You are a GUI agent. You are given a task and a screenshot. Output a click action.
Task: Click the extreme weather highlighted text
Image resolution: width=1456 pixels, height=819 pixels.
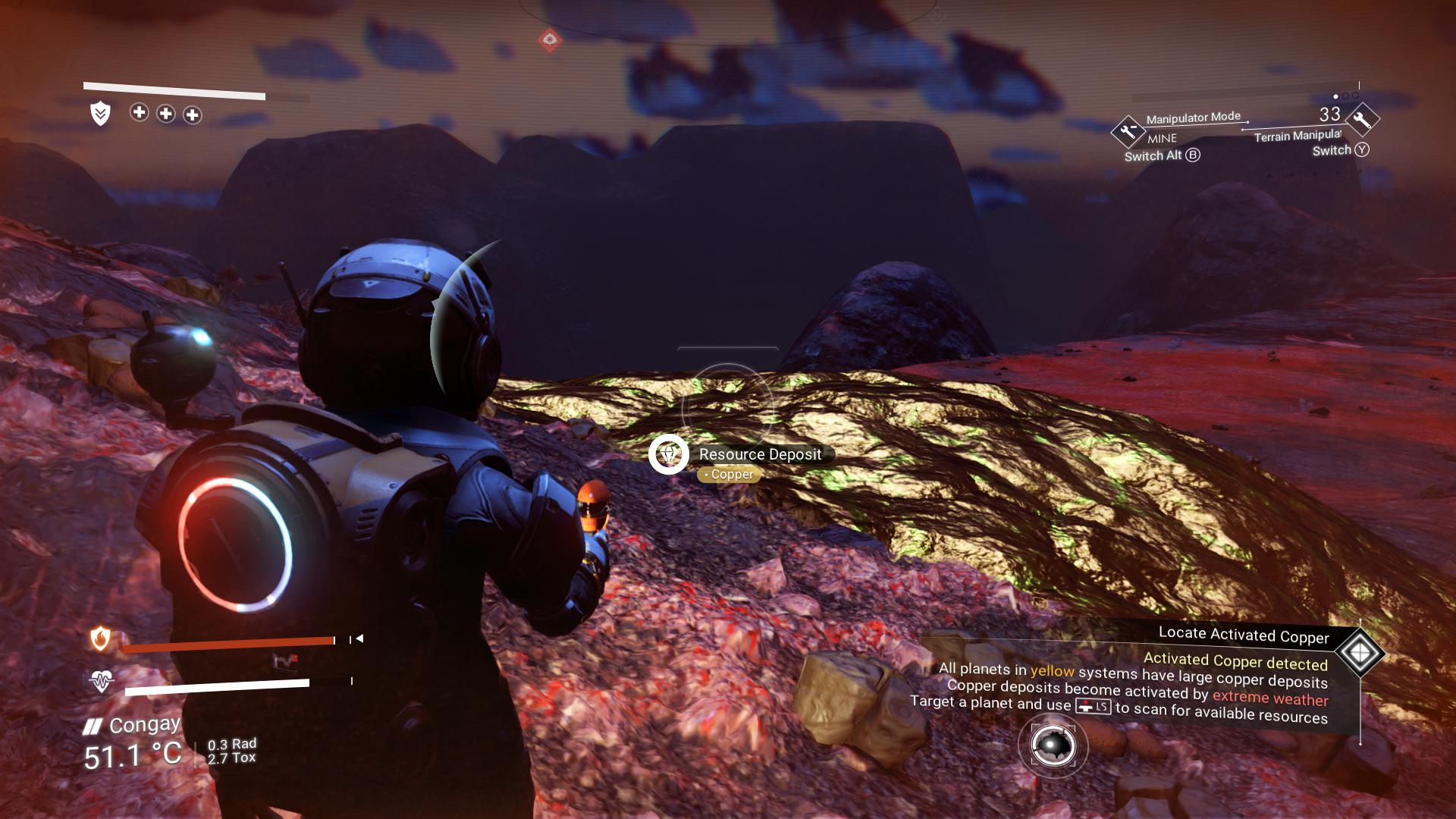click(1271, 697)
